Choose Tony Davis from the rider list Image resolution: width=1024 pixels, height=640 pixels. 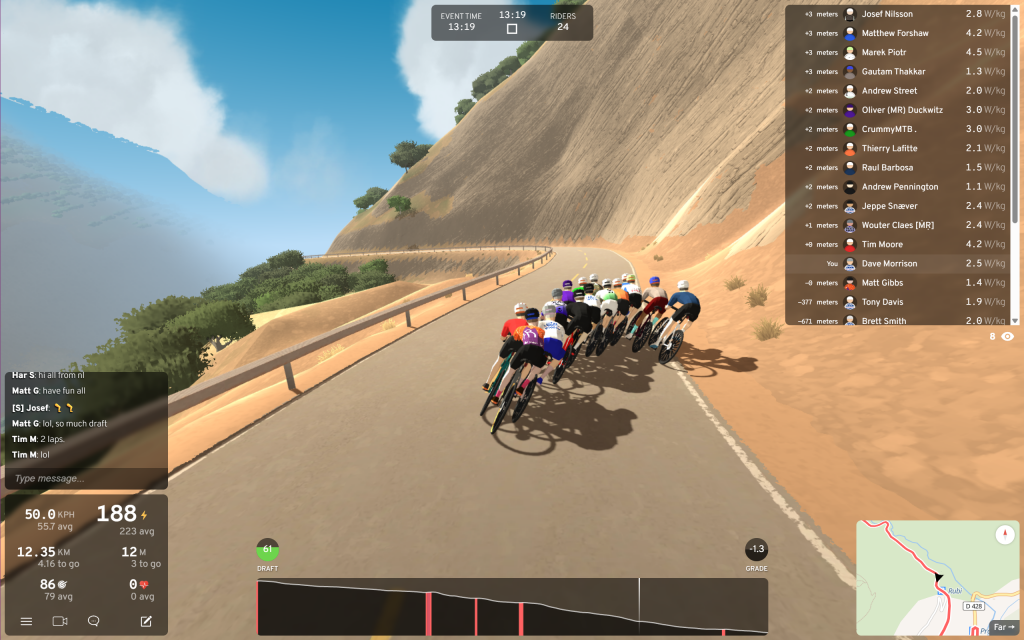pyautogui.click(x=882, y=301)
